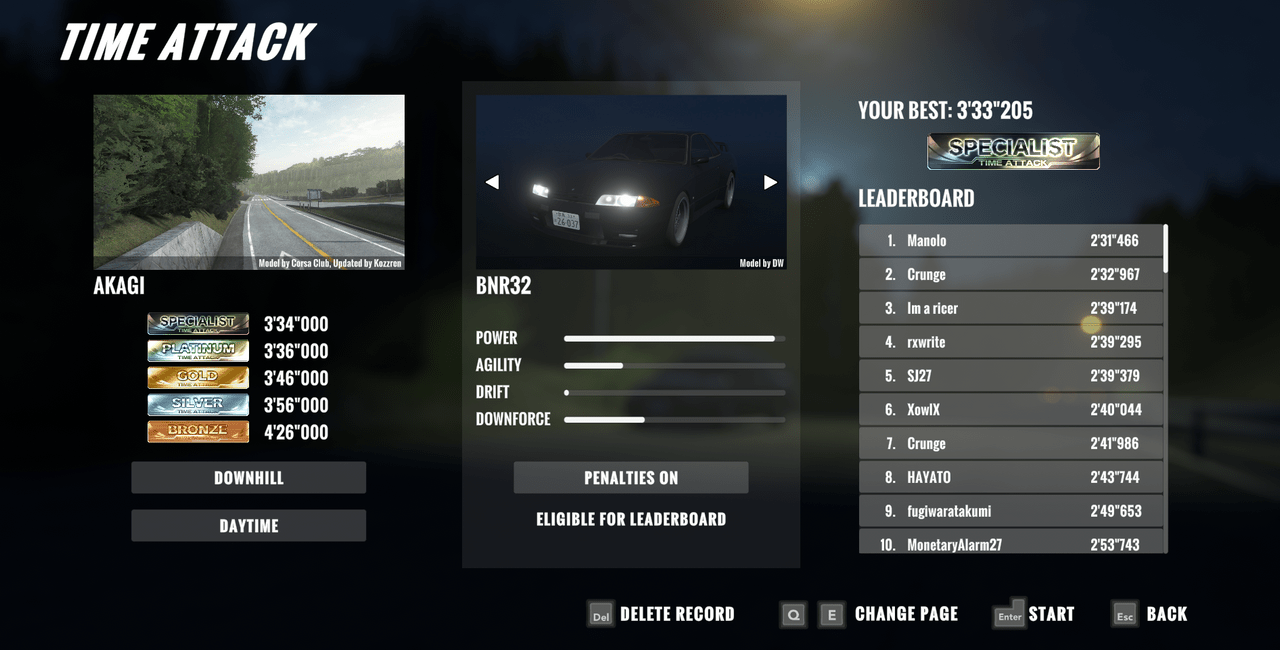Viewport: 1280px width, 650px height.
Task: Delete the saved record
Action: [x=661, y=614]
